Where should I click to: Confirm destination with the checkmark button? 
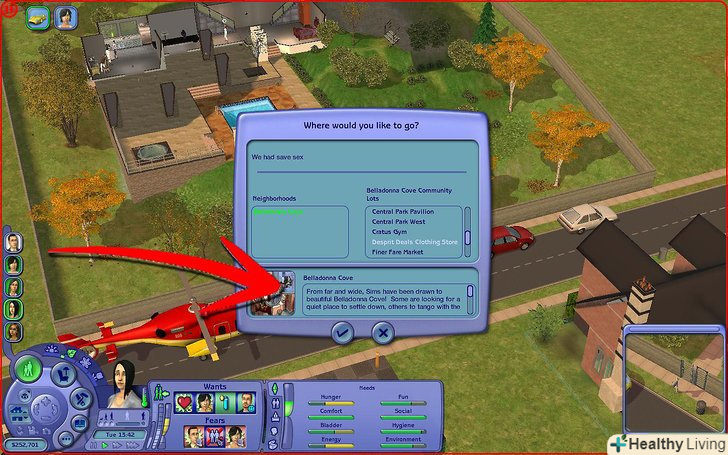click(x=343, y=333)
